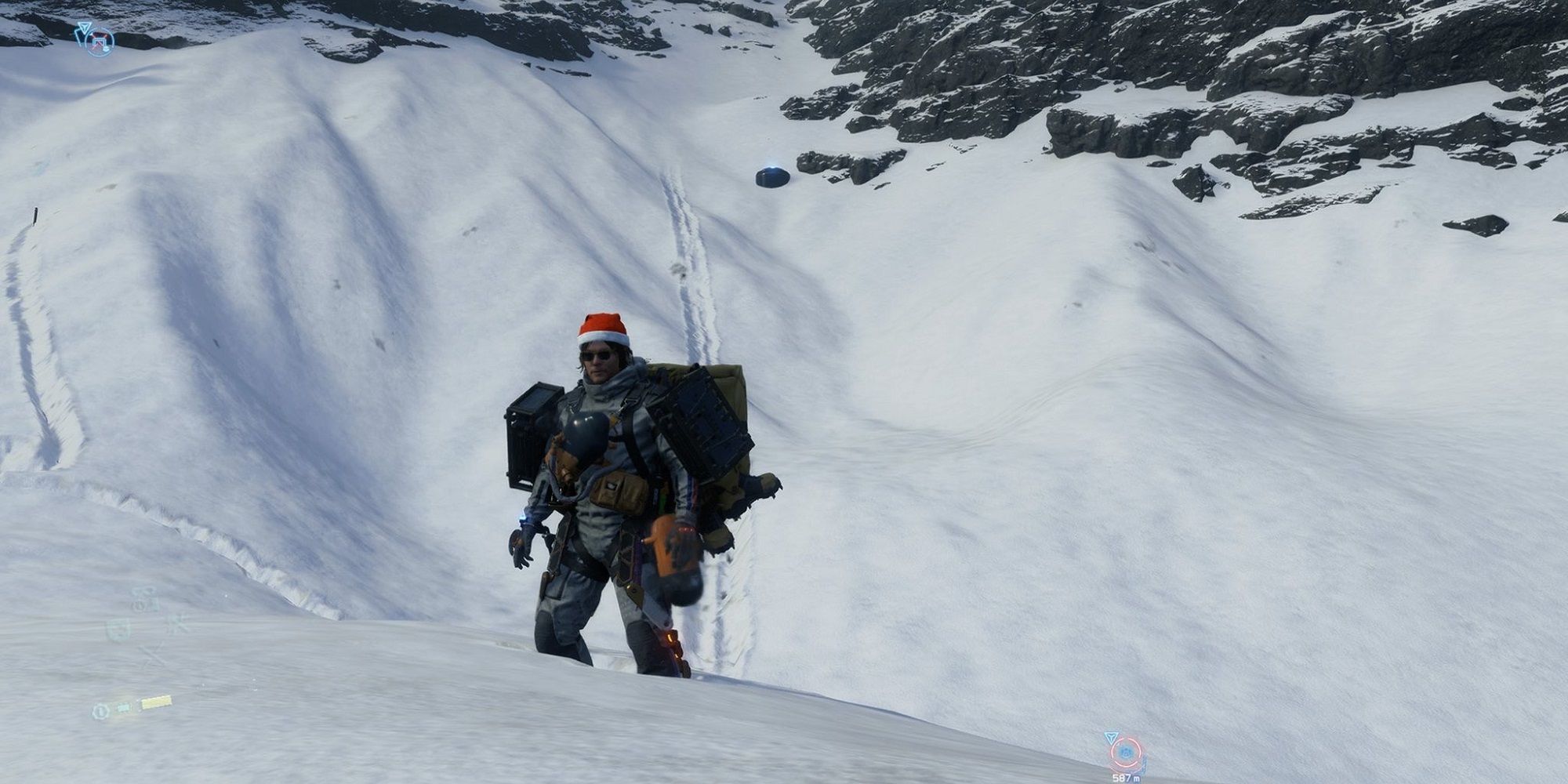This screenshot has height=784, width=1568.
Task: Click the yellow stamina bar bottom-left
Action: (x=156, y=702)
